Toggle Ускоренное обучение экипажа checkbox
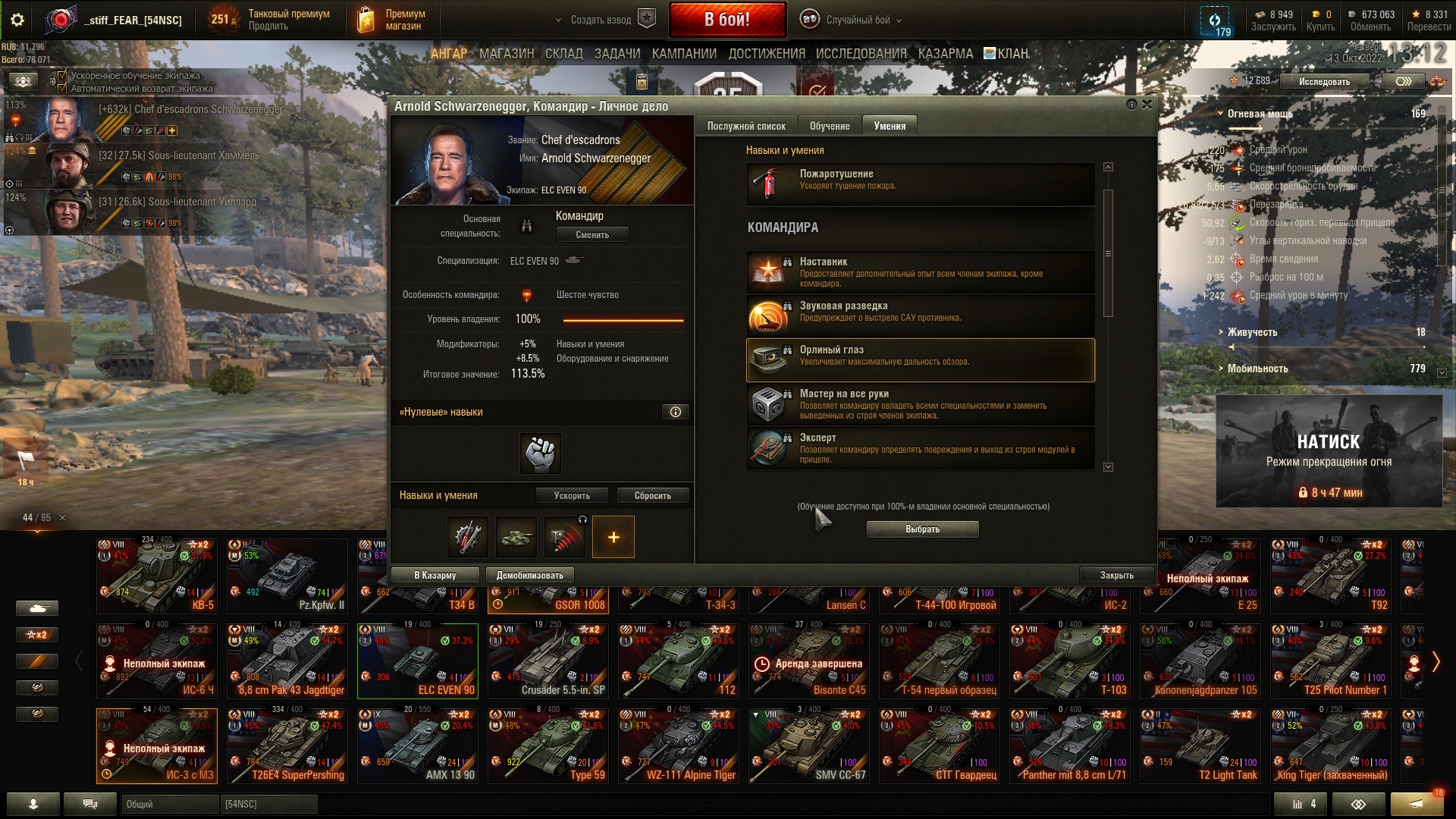1456x819 pixels. [63, 76]
